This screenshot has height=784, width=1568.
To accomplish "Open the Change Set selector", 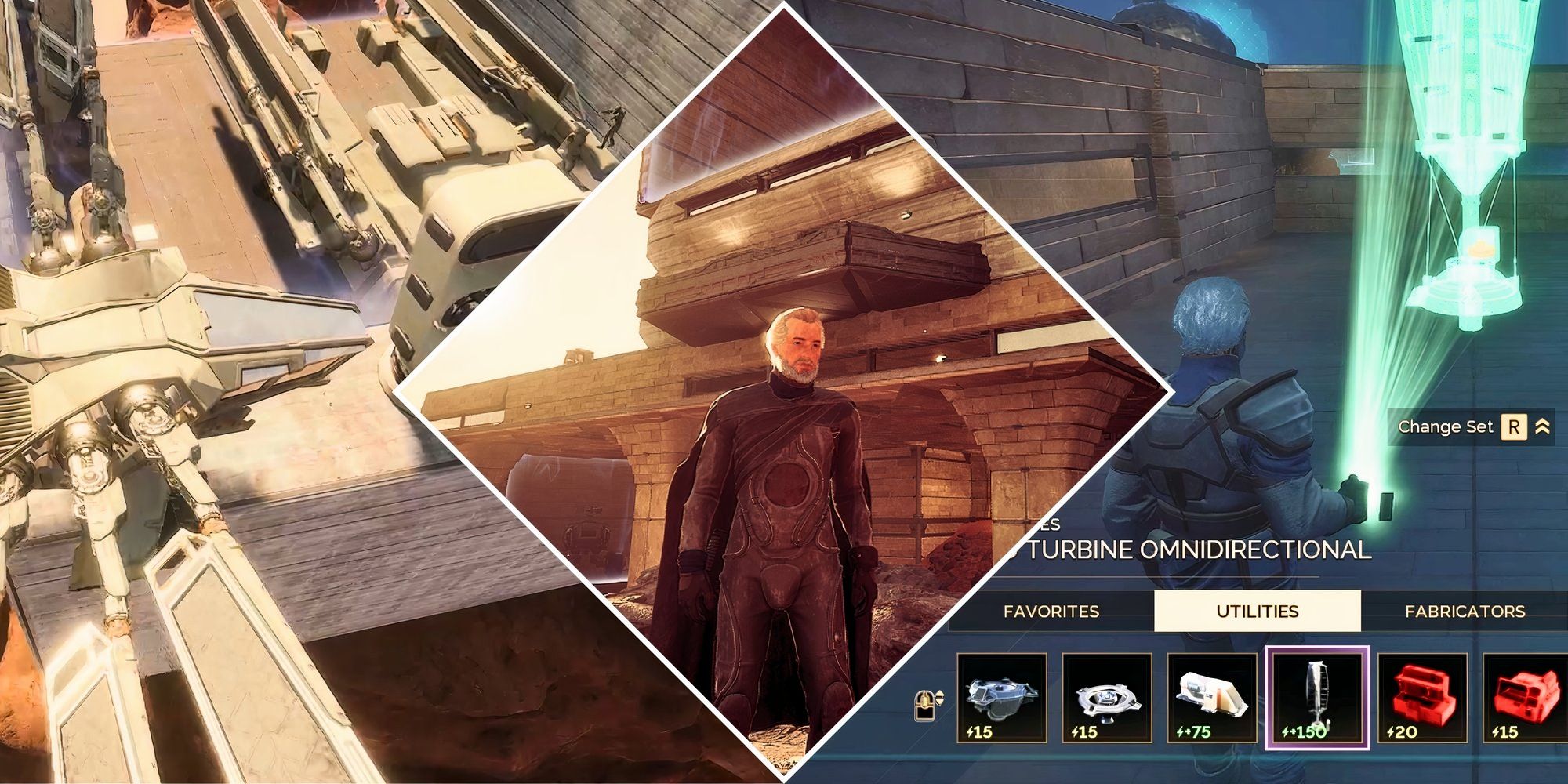I will 1446,428.
